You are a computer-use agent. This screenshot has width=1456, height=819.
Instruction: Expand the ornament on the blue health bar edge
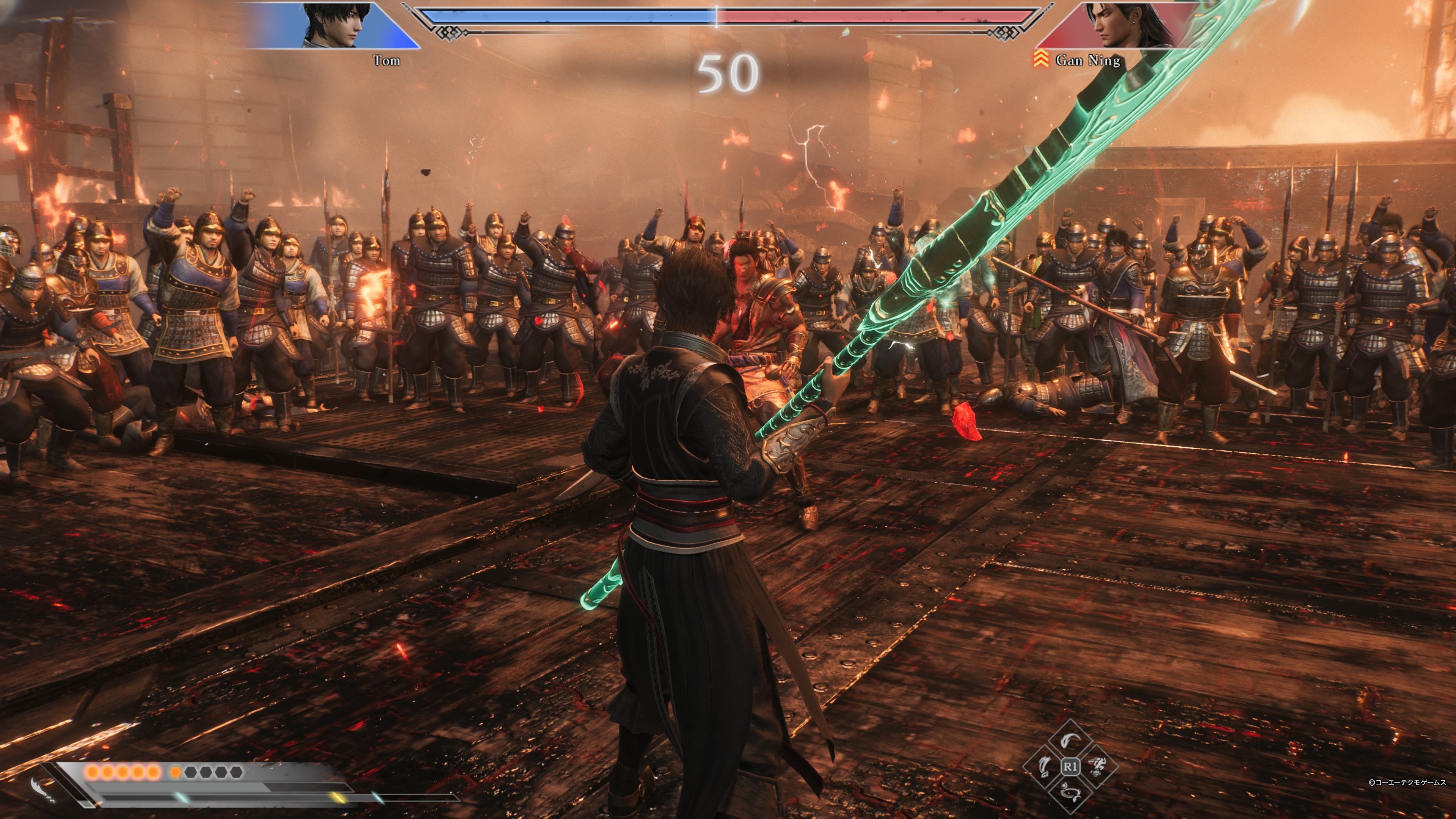coord(449,33)
